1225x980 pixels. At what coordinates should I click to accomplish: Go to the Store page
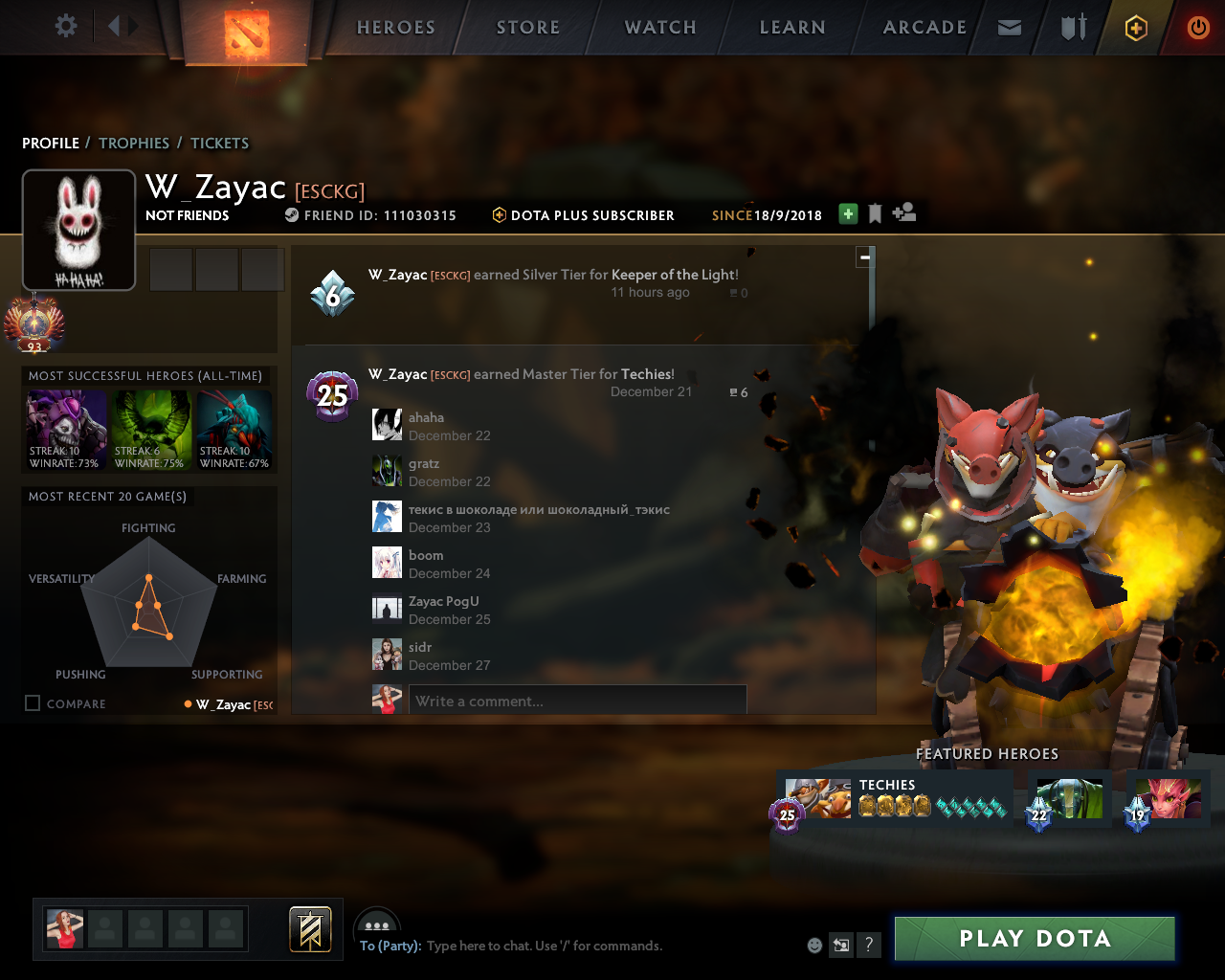pyautogui.click(x=528, y=28)
